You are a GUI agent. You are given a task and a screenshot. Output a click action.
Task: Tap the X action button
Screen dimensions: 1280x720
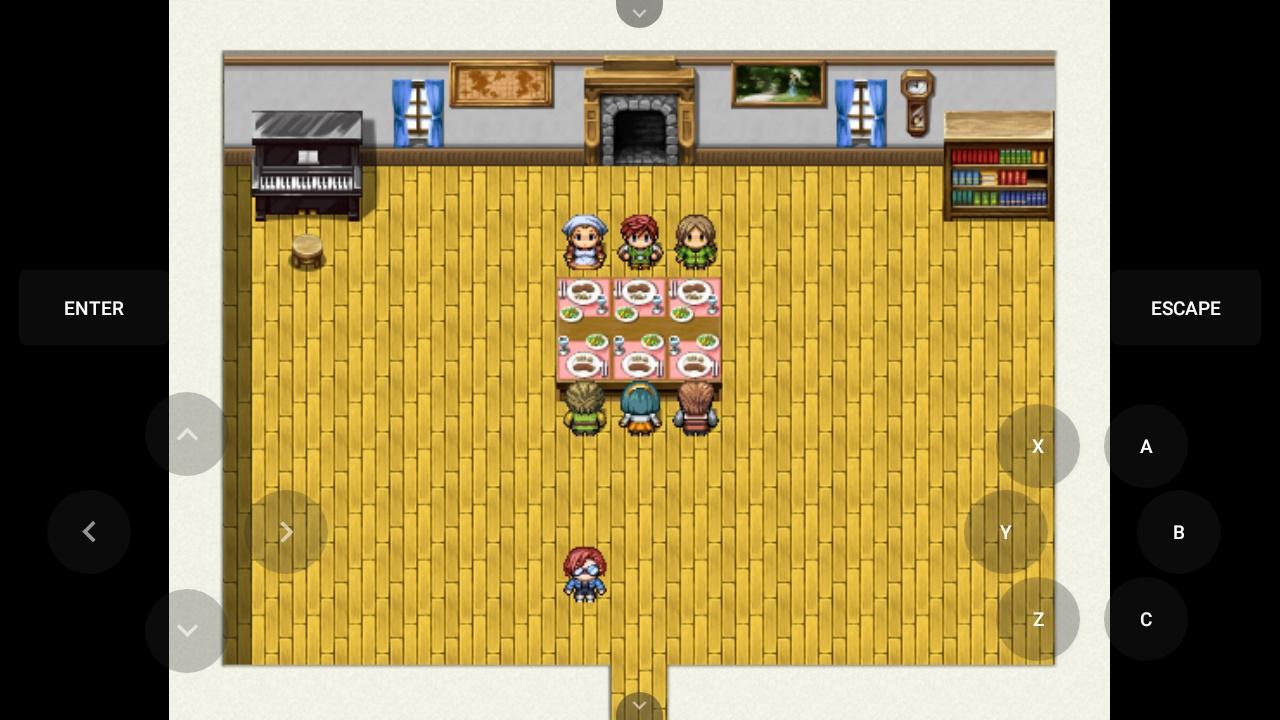point(1038,446)
